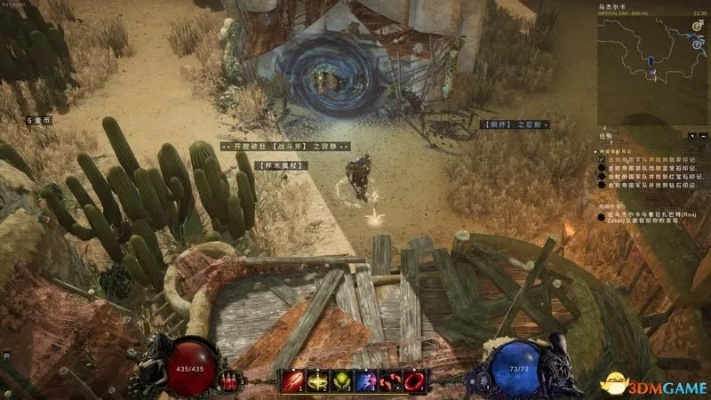Activate the red twin arrows skill
Image resolution: width=711 pixels, height=400 pixels.
point(390,381)
